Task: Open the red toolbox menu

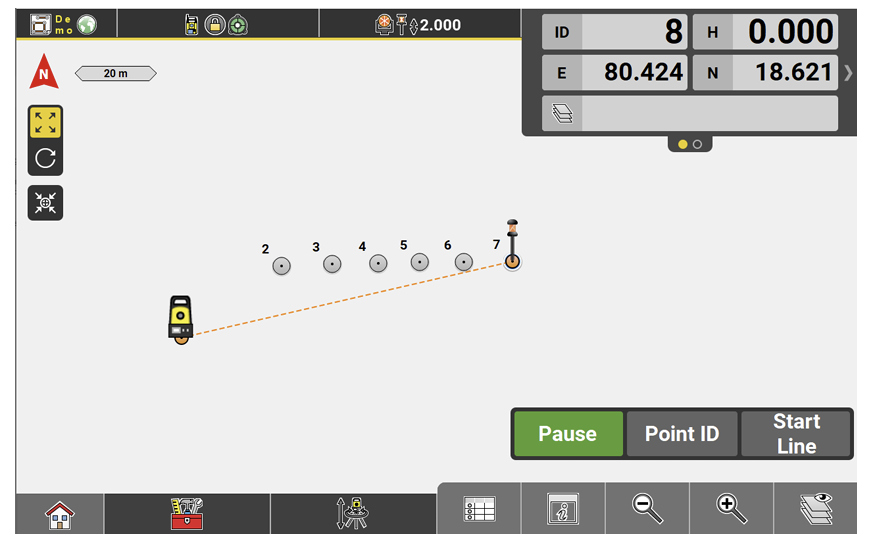Action: pyautogui.click(x=187, y=514)
